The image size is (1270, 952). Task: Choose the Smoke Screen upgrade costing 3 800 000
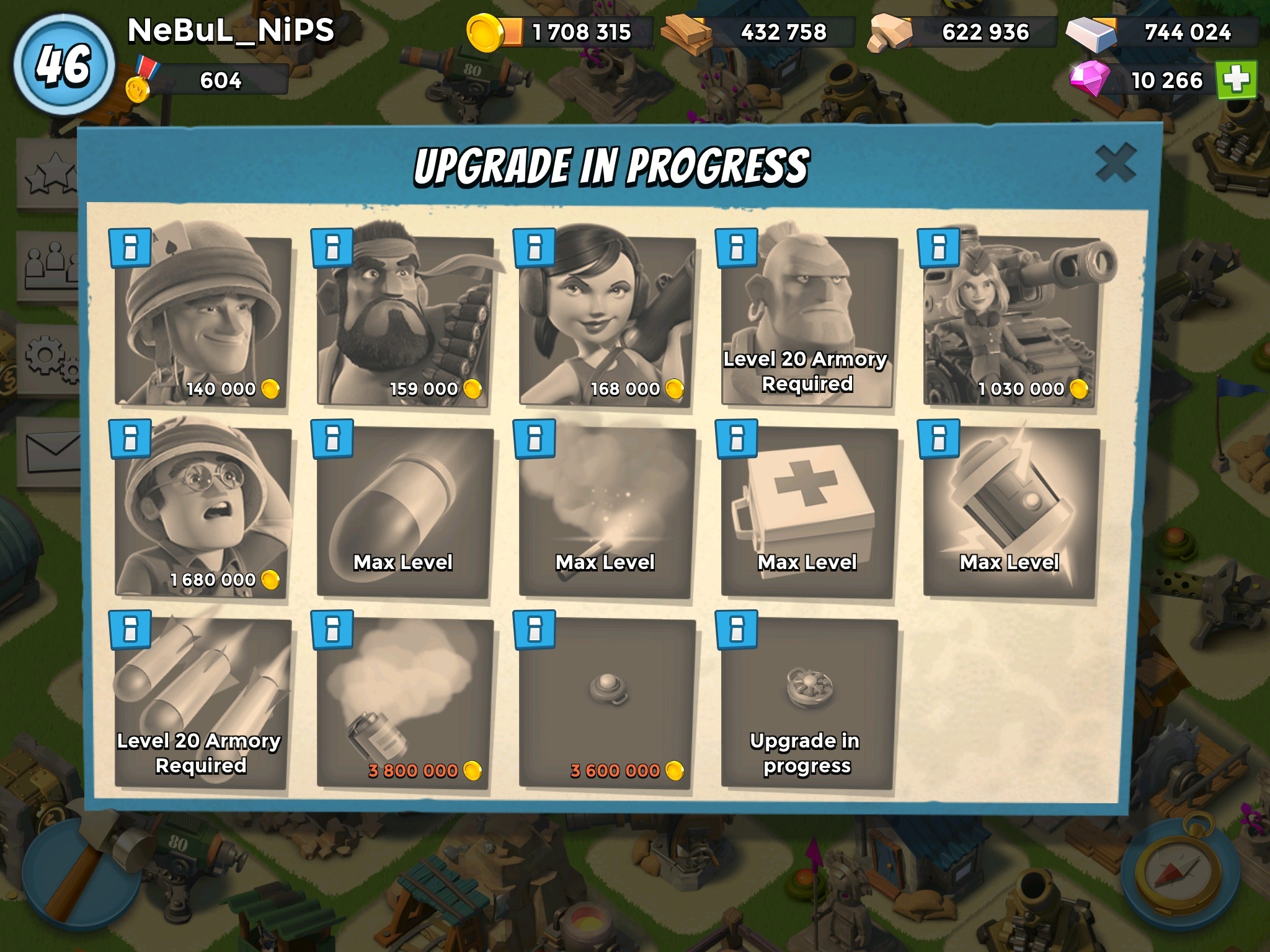pyautogui.click(x=405, y=703)
